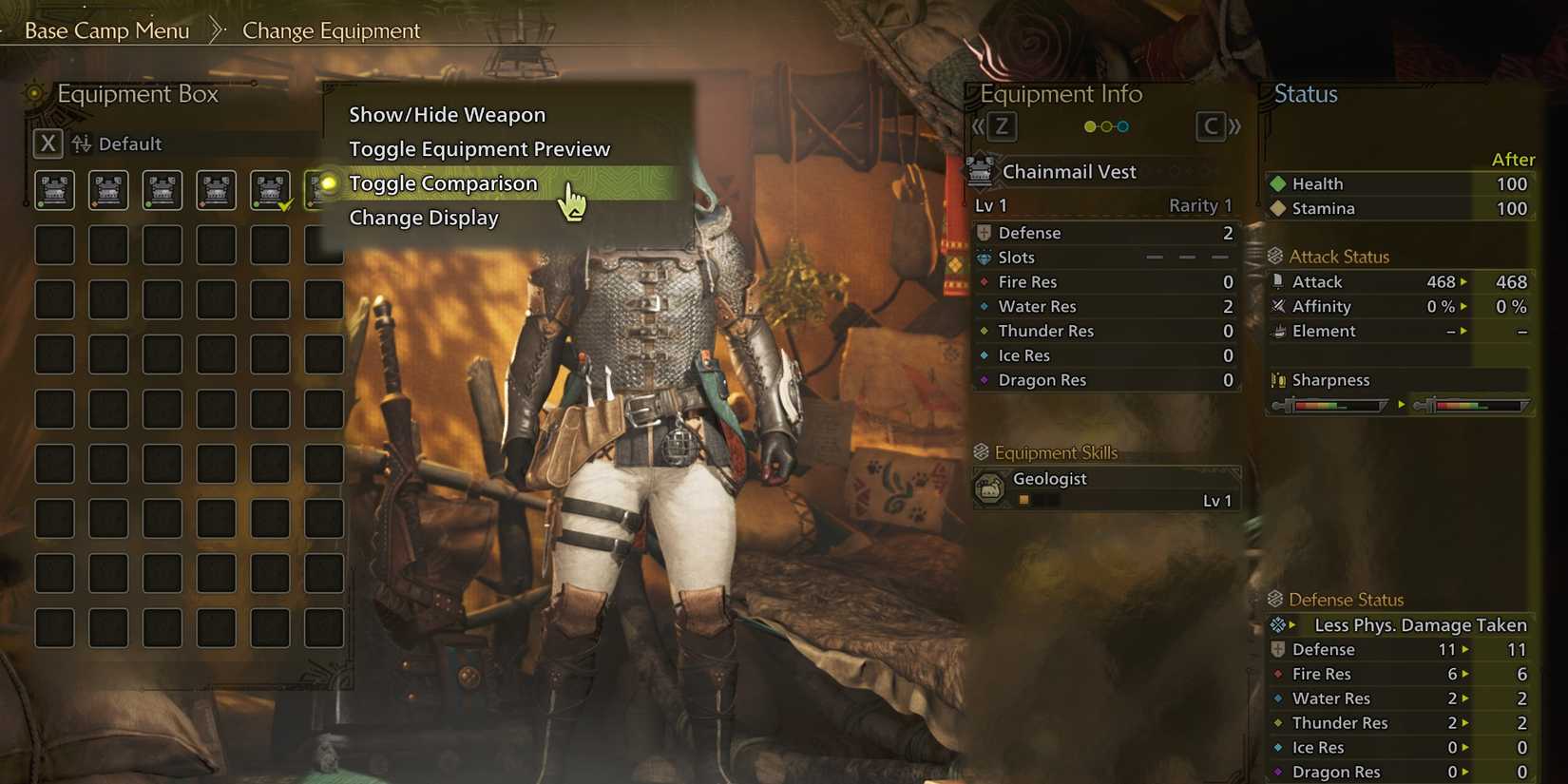Select Change Display from the menu

[423, 218]
